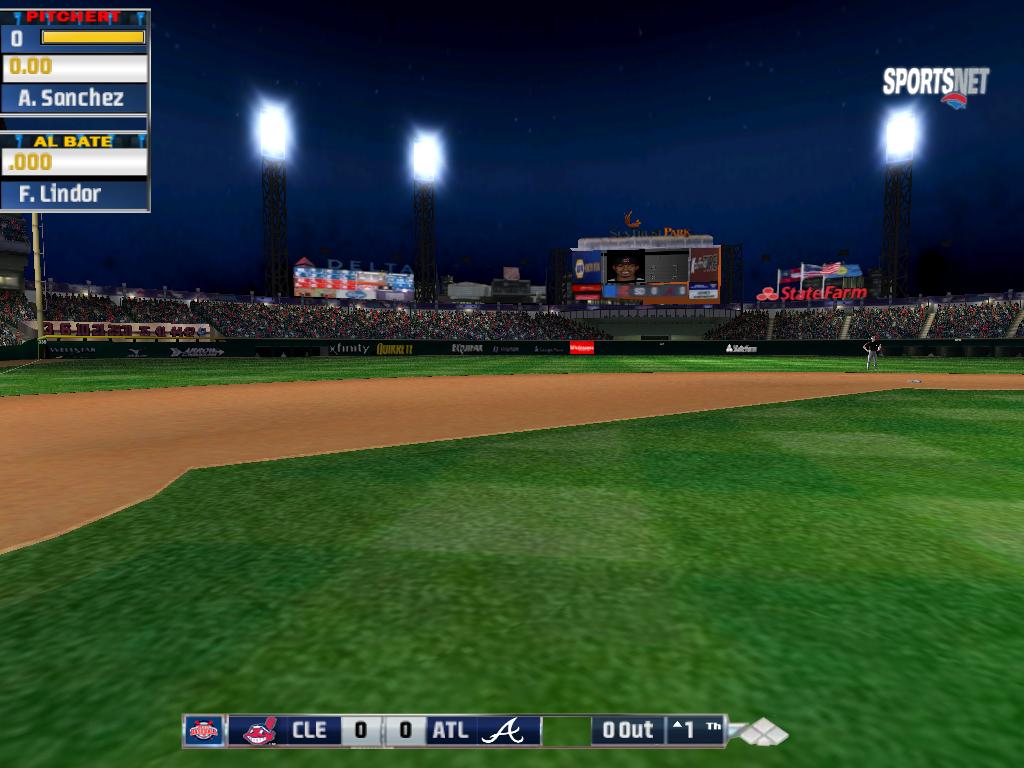The image size is (1024, 768).
Task: Select pitcher A. Sanchez name plate
Action: [x=75, y=98]
